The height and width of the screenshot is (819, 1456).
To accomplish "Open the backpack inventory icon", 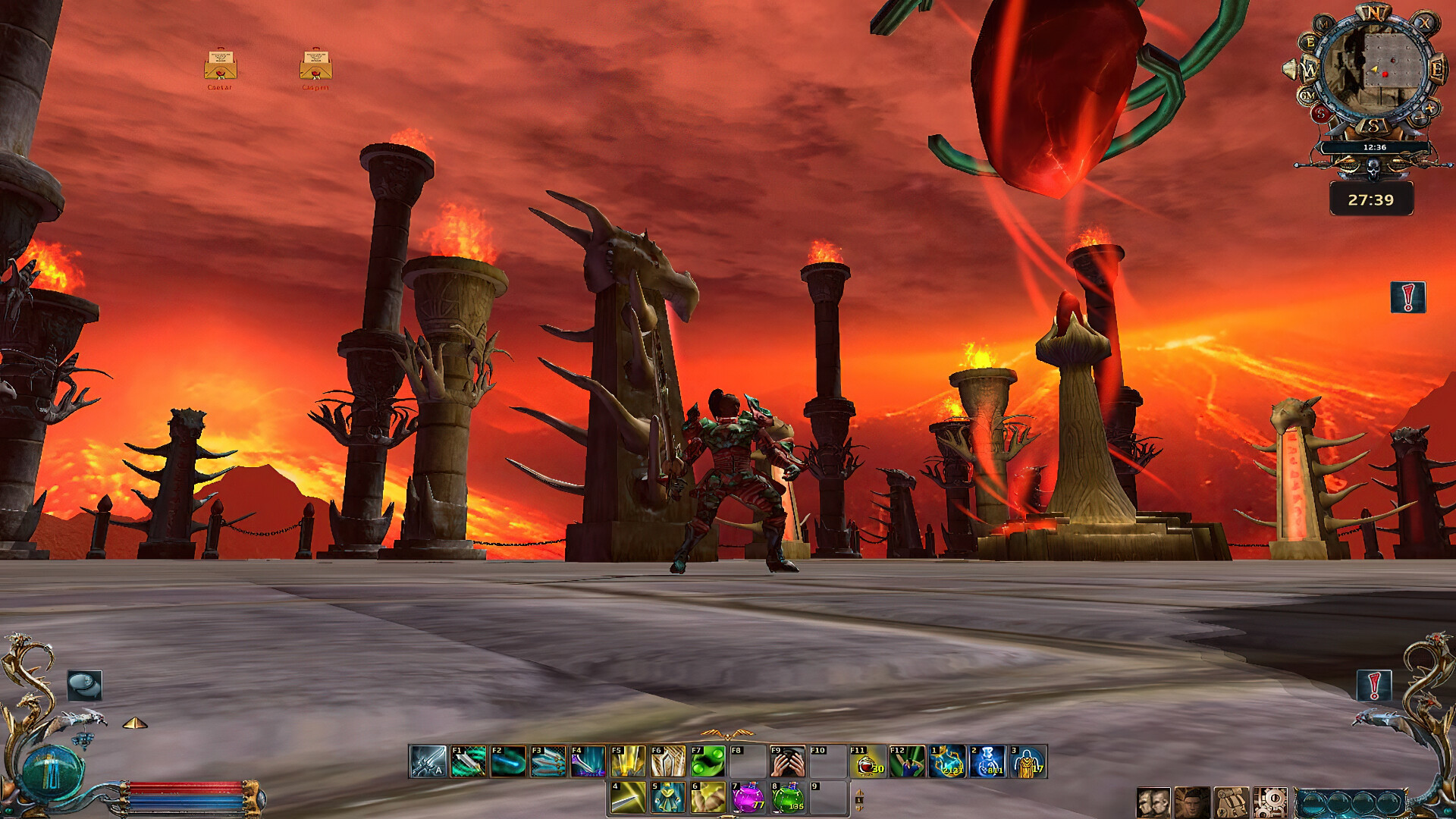I will point(1231,802).
